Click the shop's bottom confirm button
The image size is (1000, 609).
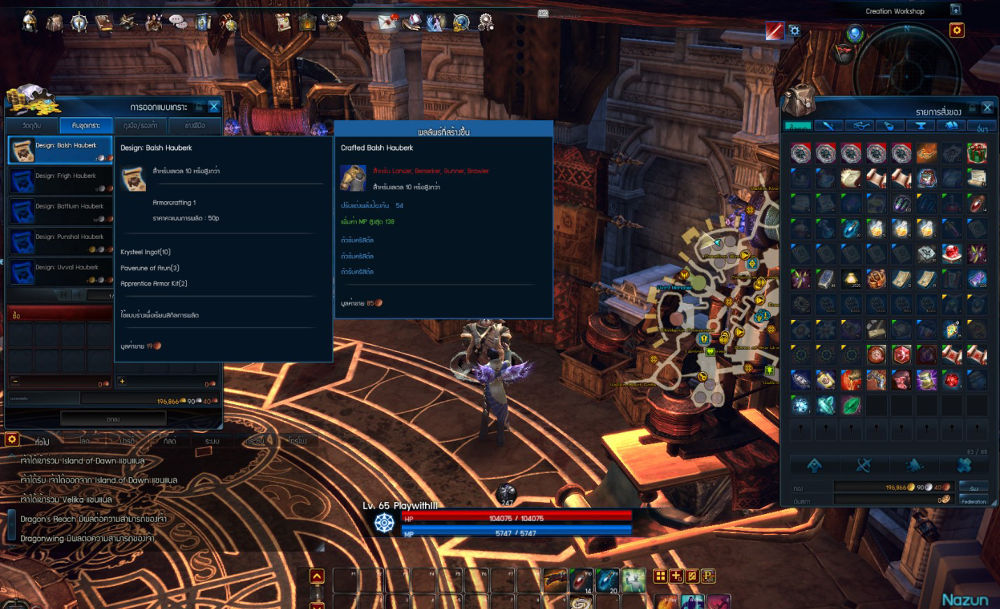[x=113, y=418]
